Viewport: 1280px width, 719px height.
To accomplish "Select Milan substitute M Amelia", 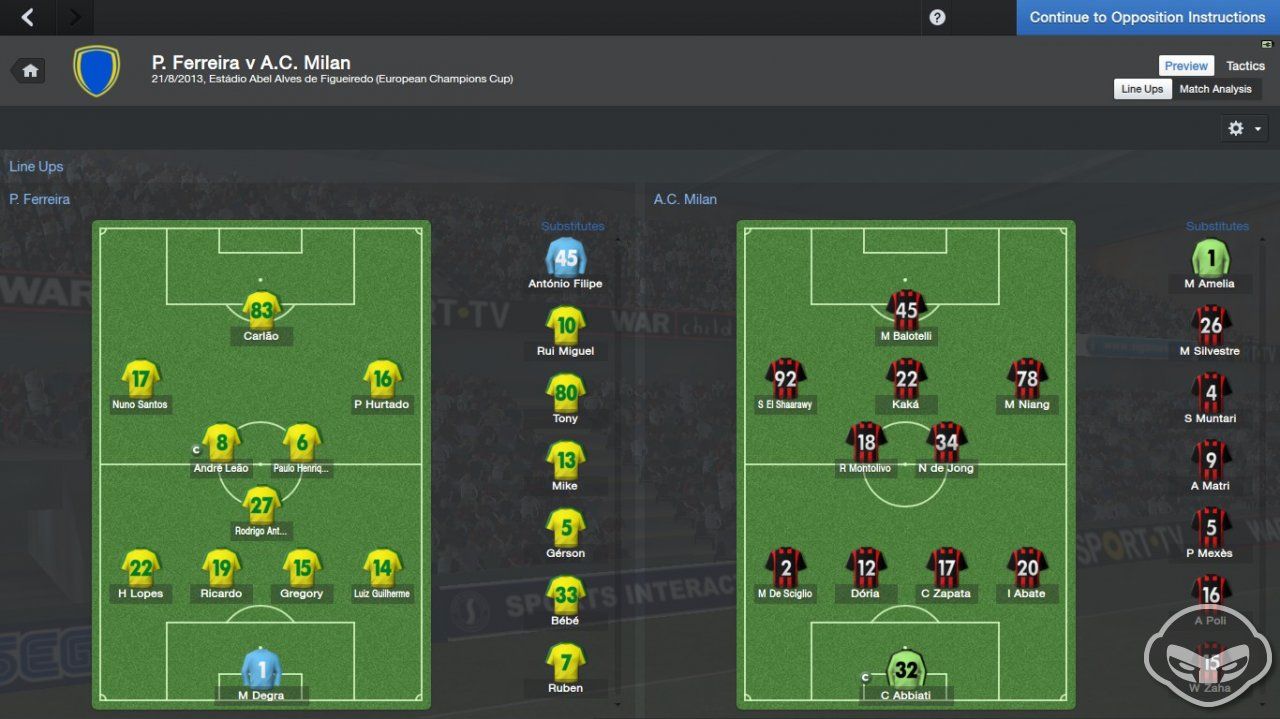I will click(x=1211, y=259).
